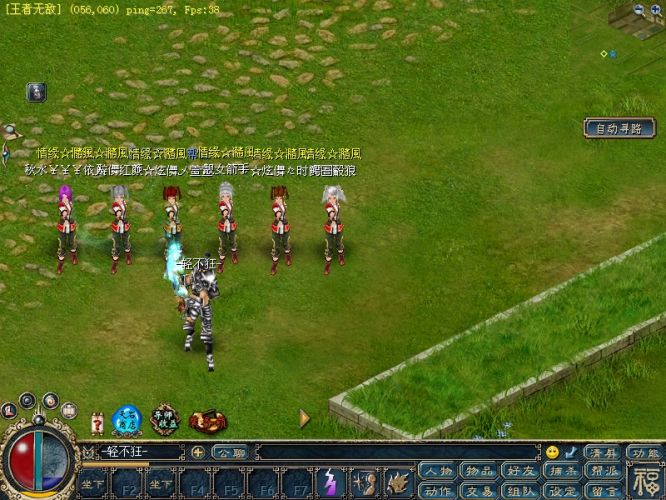The width and height of the screenshot is (666, 500).
Task: Zoom in with the magnifier plus button
Action: click(657, 10)
